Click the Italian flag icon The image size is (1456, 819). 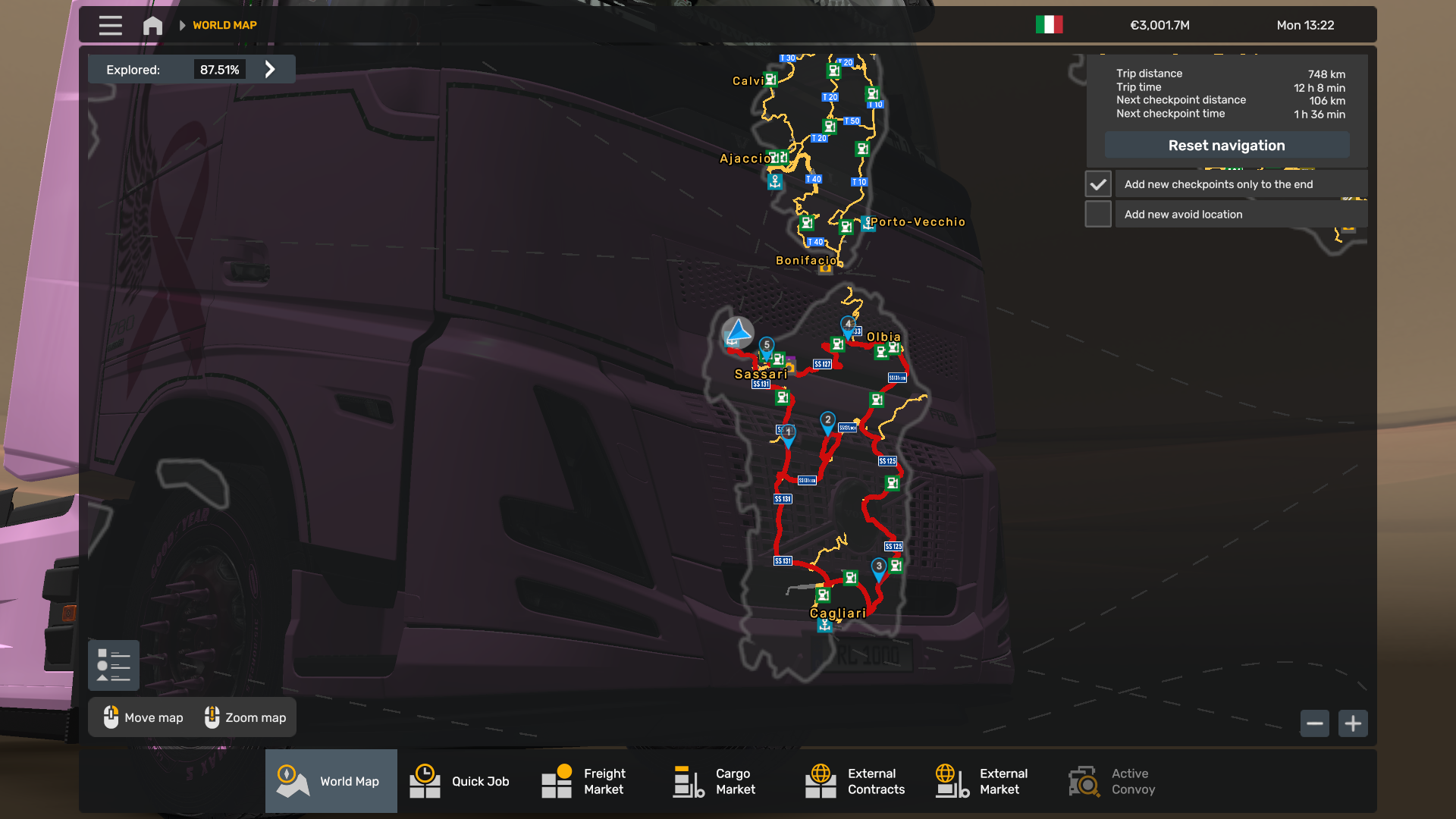point(1049,25)
